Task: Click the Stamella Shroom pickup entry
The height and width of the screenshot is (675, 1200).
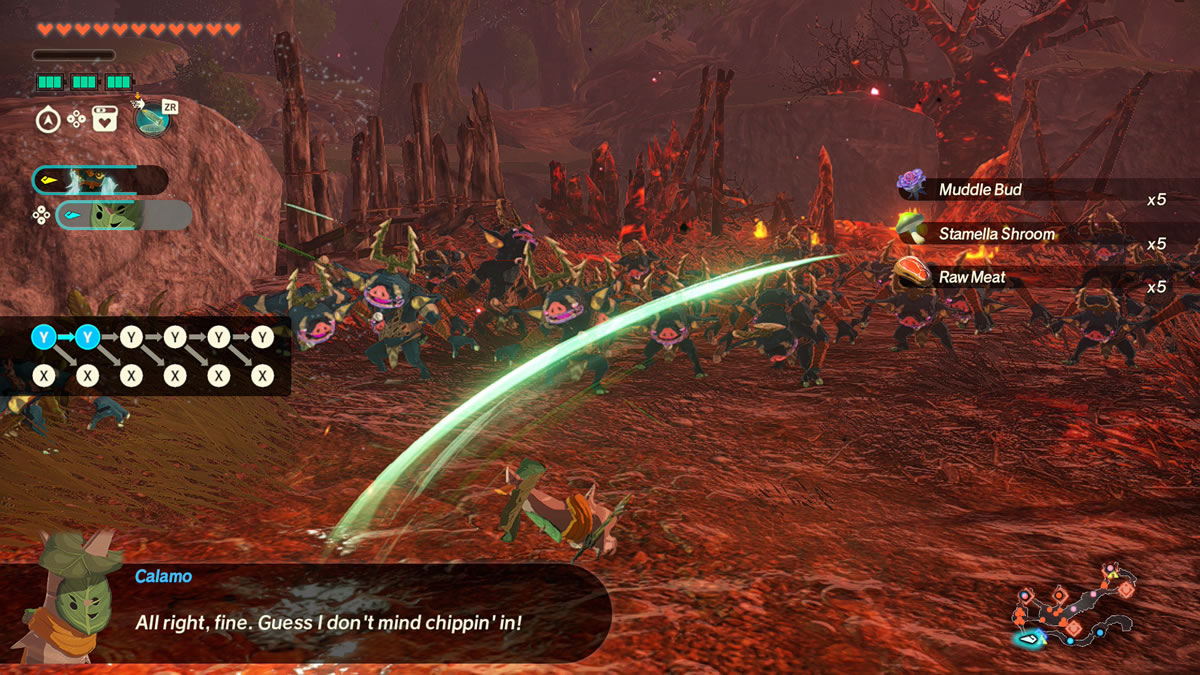Action: click(x=1030, y=234)
